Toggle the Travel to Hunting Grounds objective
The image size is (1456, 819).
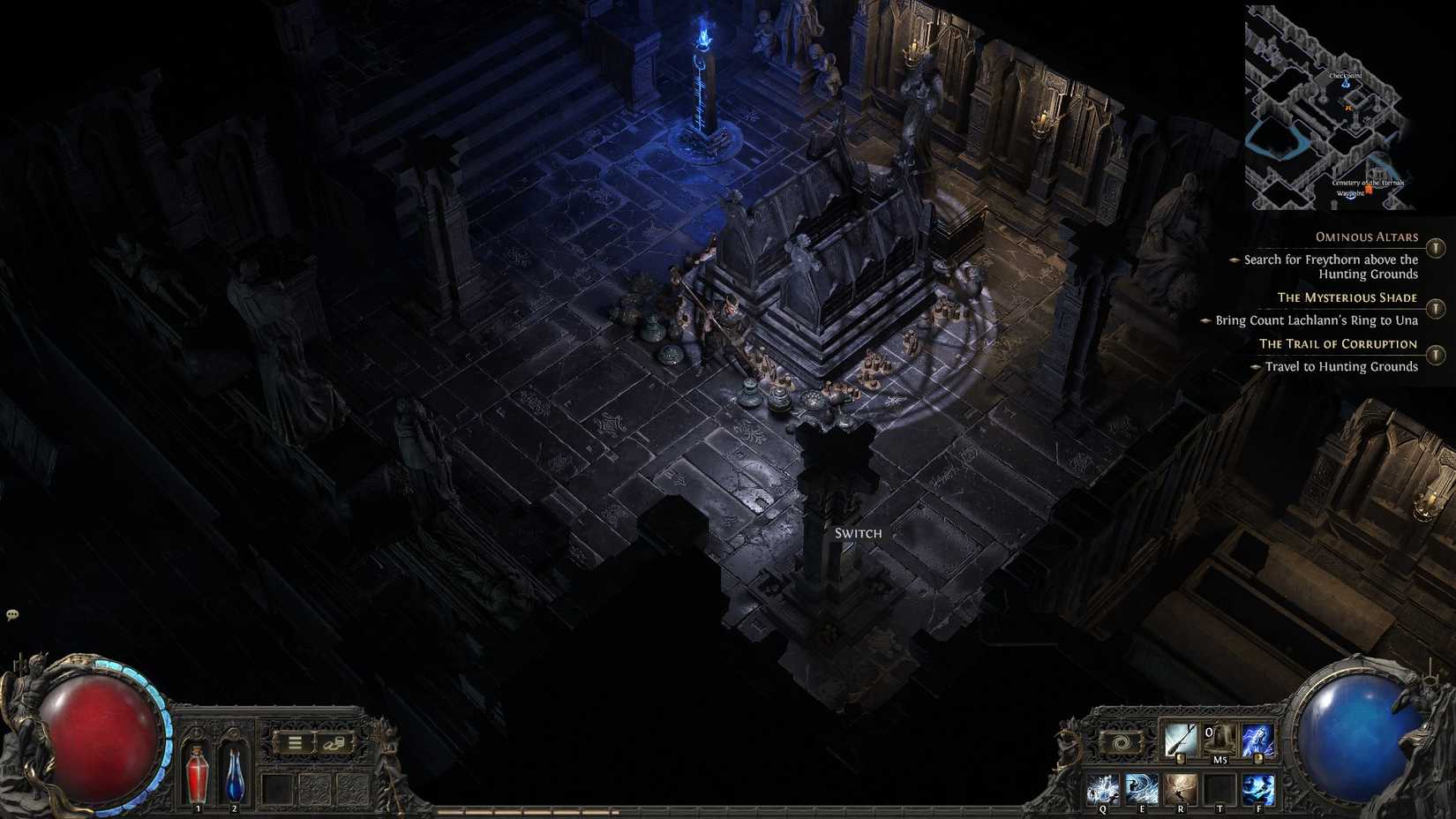point(1257,366)
